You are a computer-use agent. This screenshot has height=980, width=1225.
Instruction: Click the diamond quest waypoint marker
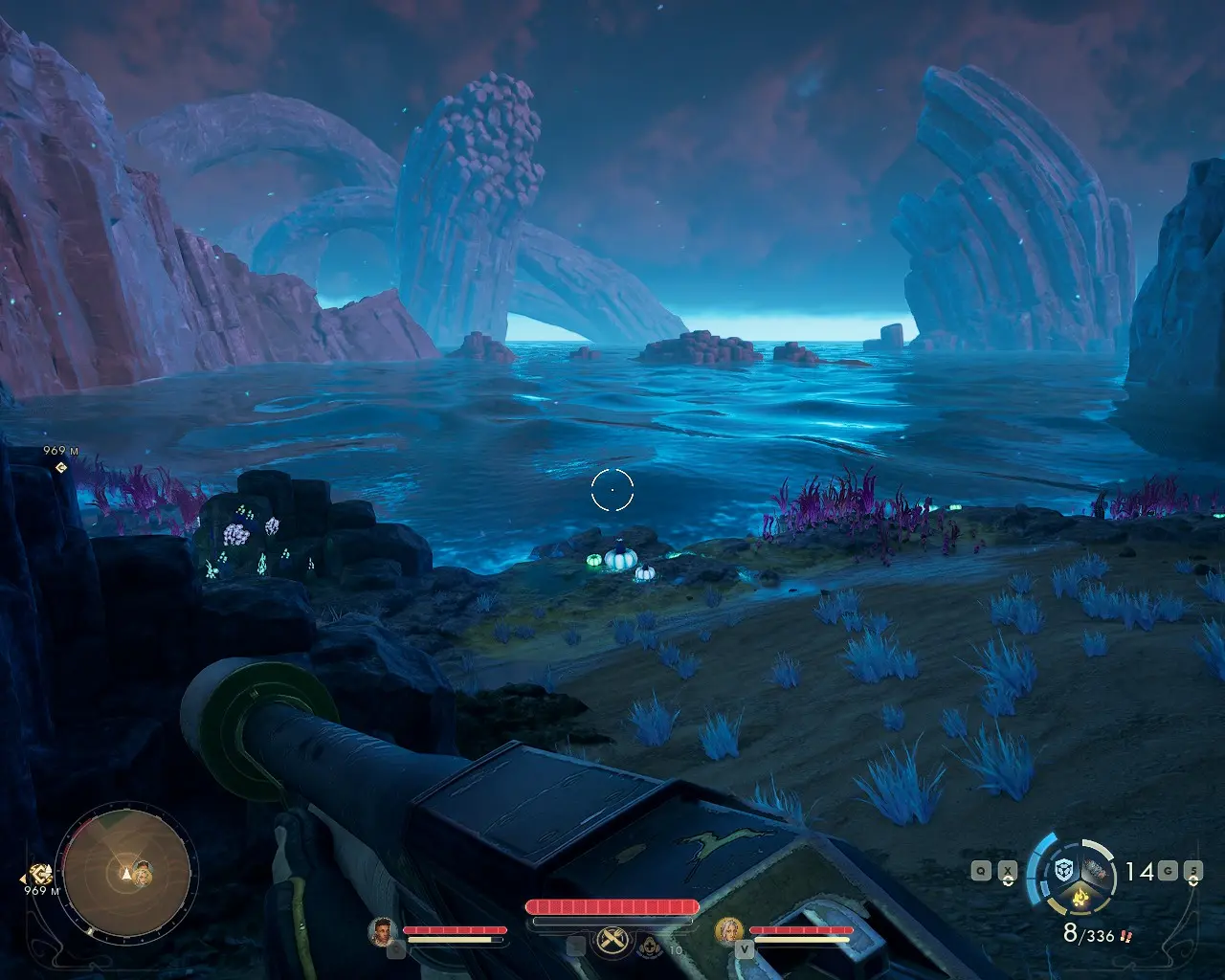click(x=61, y=467)
